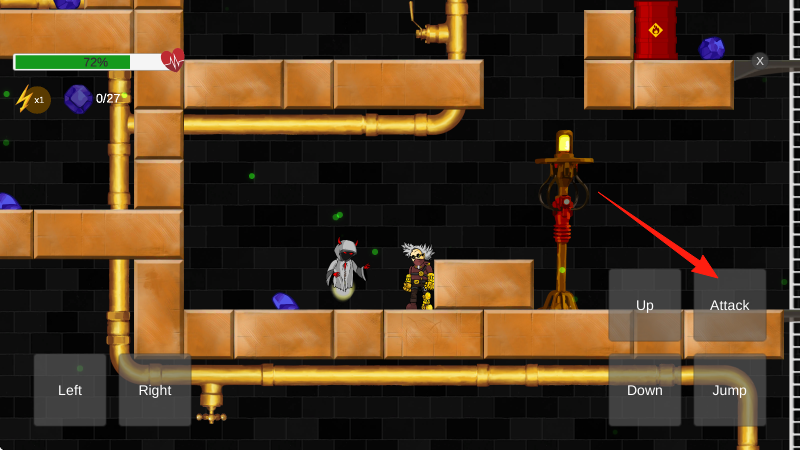Tap the Jump button
The height and width of the screenshot is (450, 800).
pyautogui.click(x=729, y=390)
